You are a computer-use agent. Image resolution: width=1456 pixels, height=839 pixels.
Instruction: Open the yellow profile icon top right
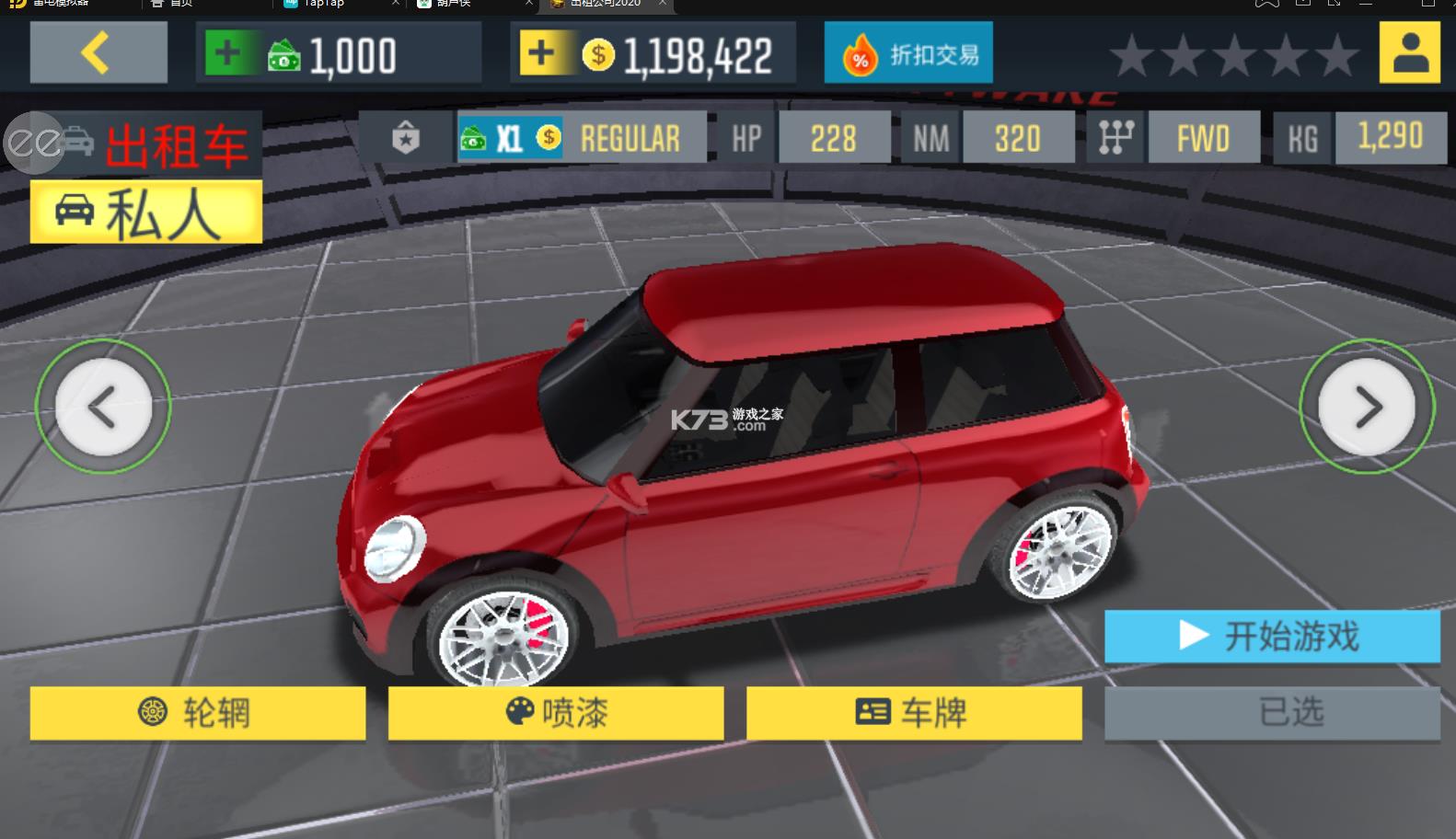click(1409, 52)
